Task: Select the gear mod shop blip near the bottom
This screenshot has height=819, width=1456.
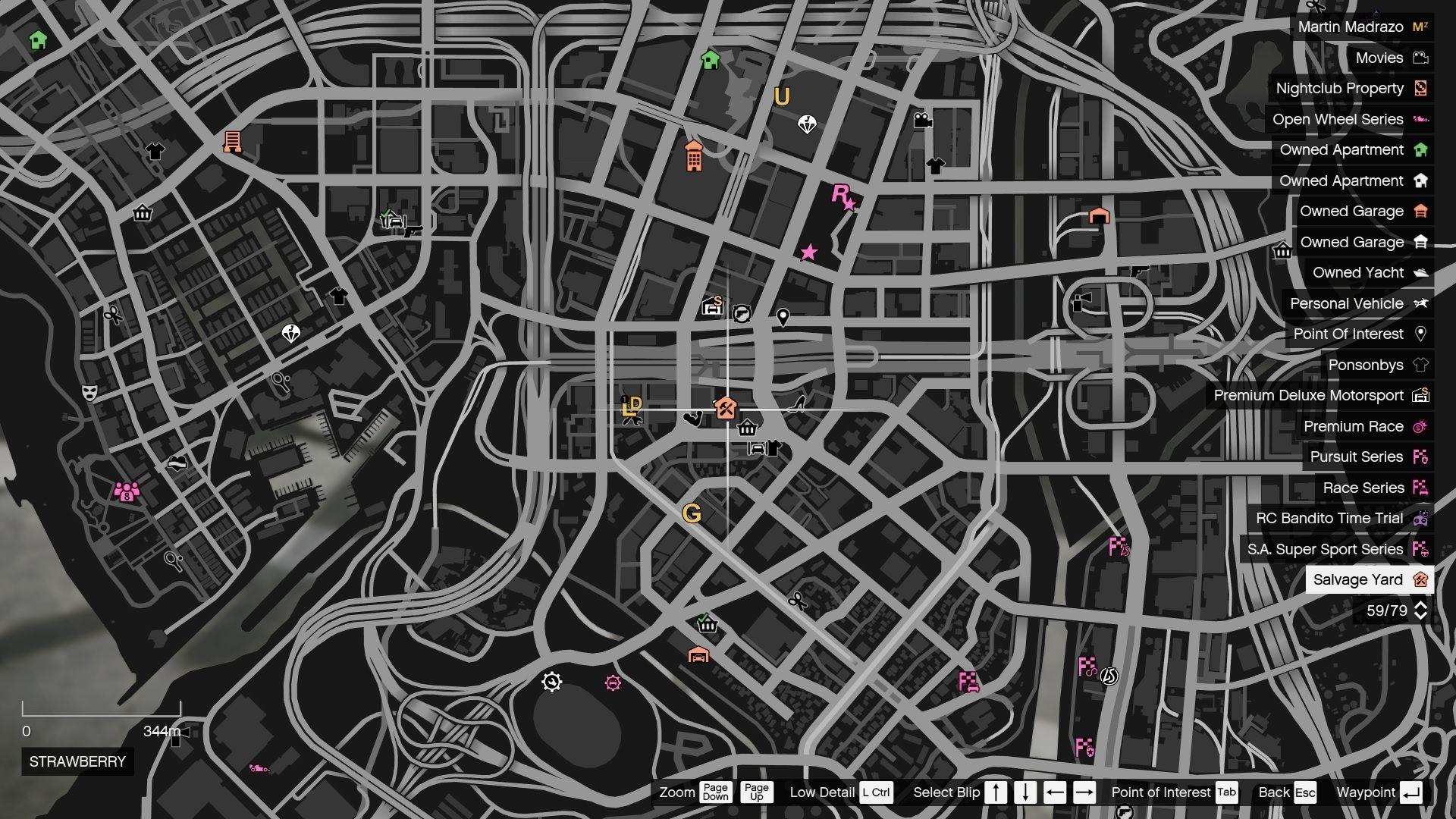Action: (551, 682)
